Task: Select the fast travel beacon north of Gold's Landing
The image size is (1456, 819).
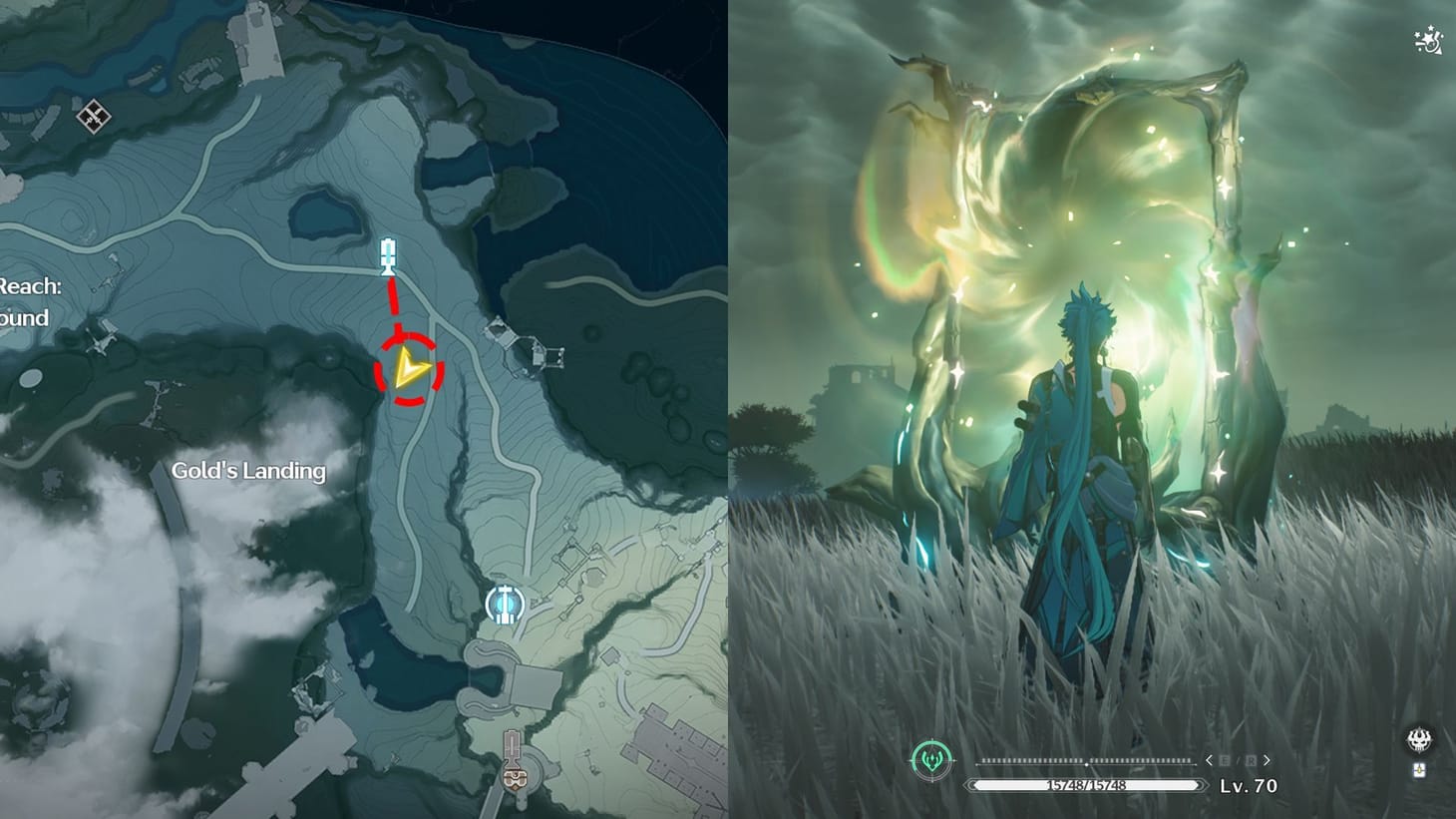Action: pos(387,257)
